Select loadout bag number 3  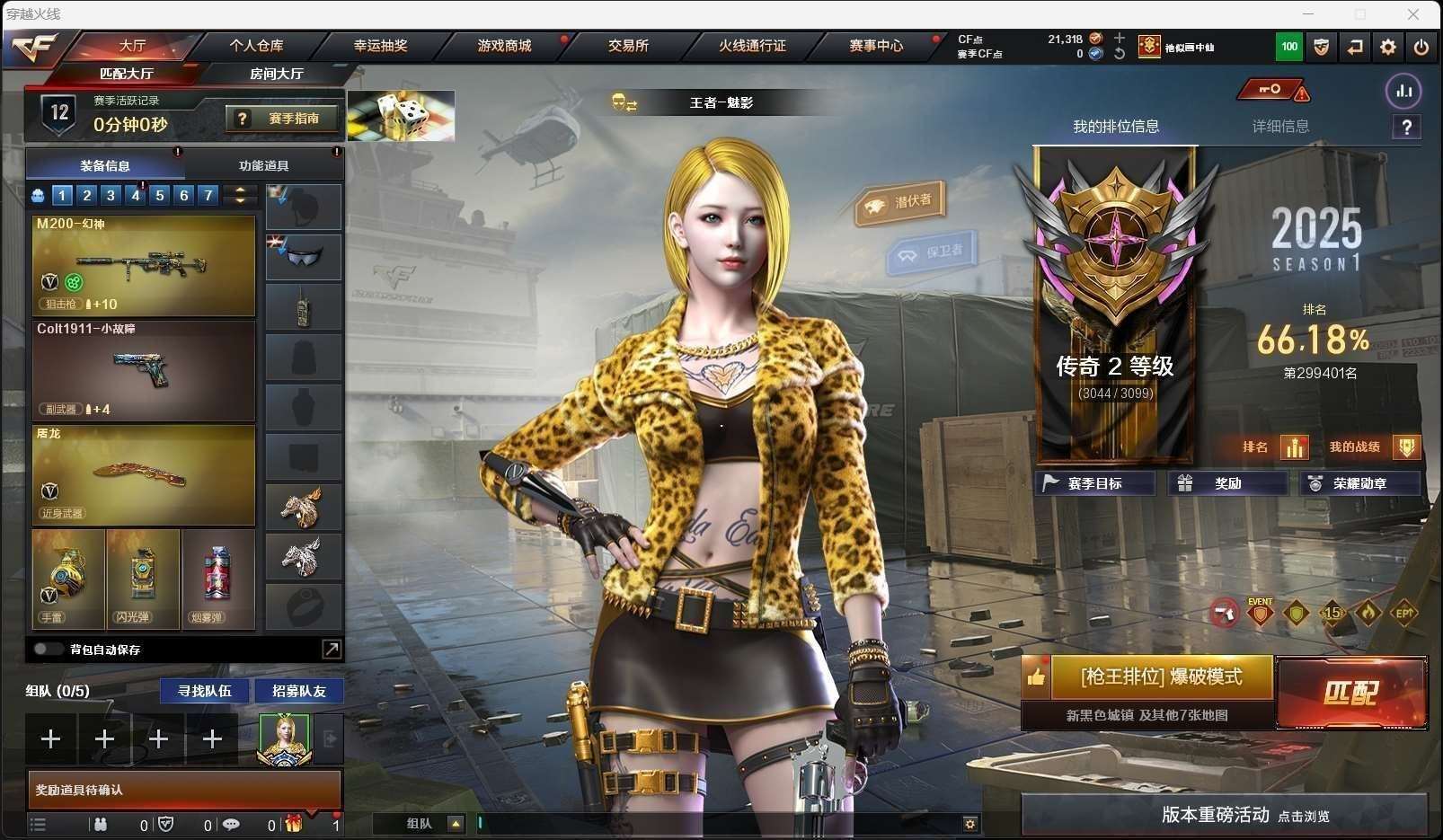111,195
